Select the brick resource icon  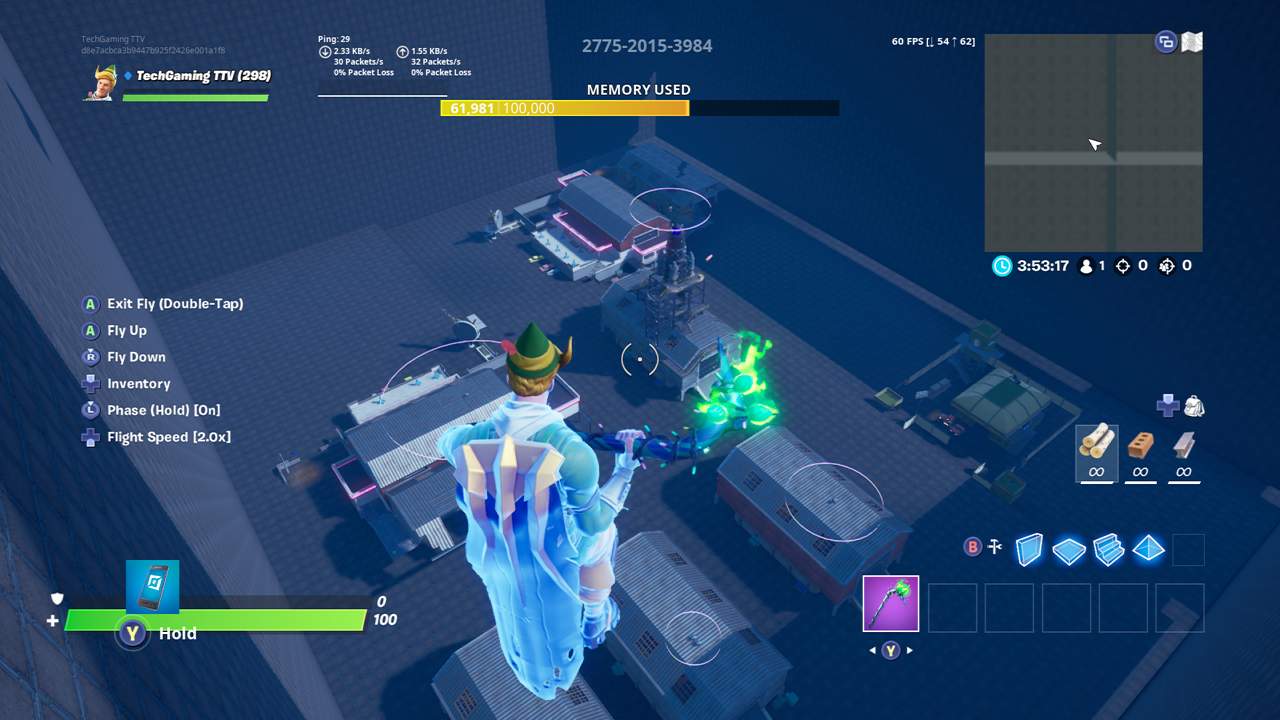[1140, 447]
